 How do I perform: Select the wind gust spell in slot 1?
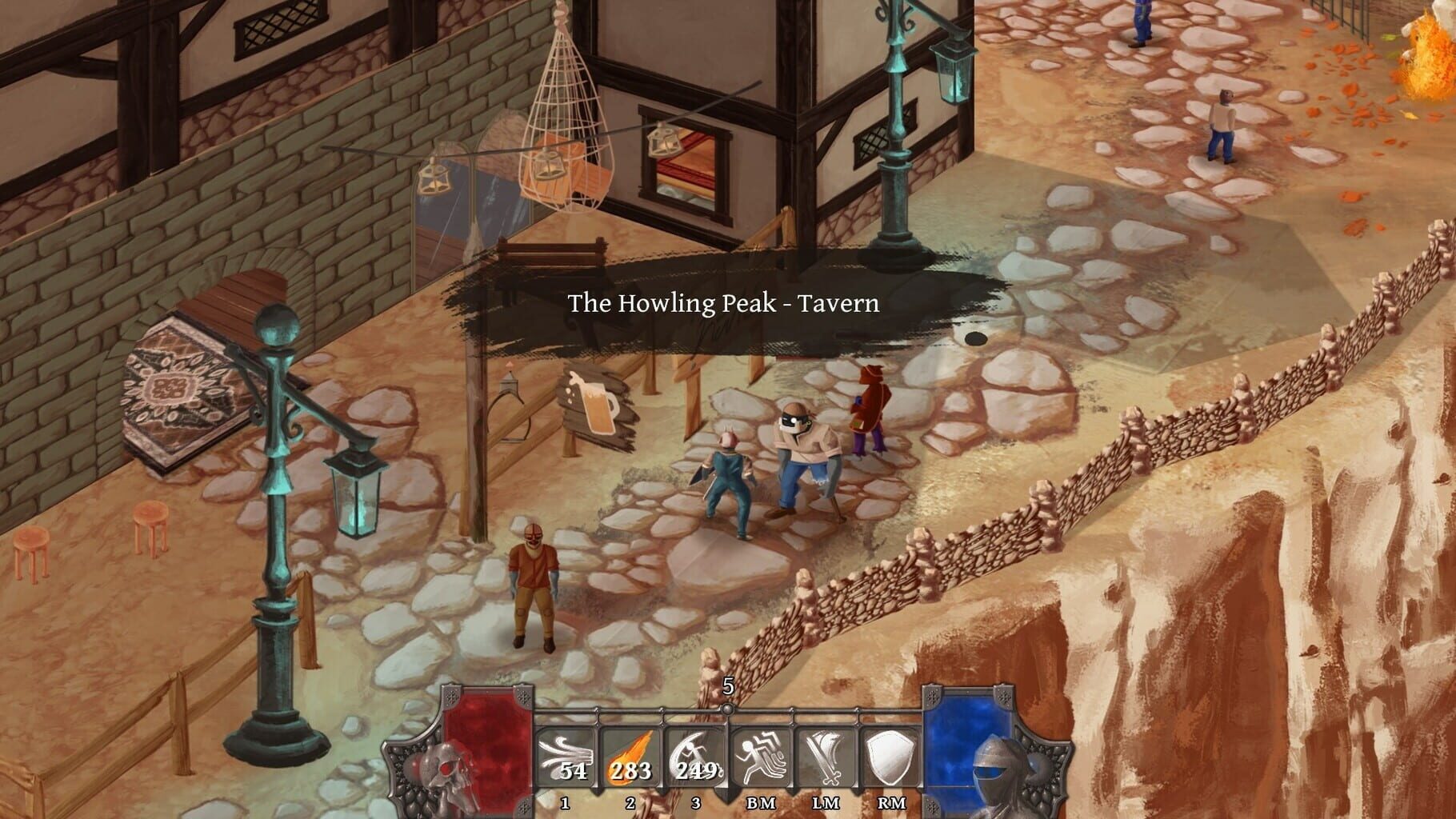click(566, 756)
